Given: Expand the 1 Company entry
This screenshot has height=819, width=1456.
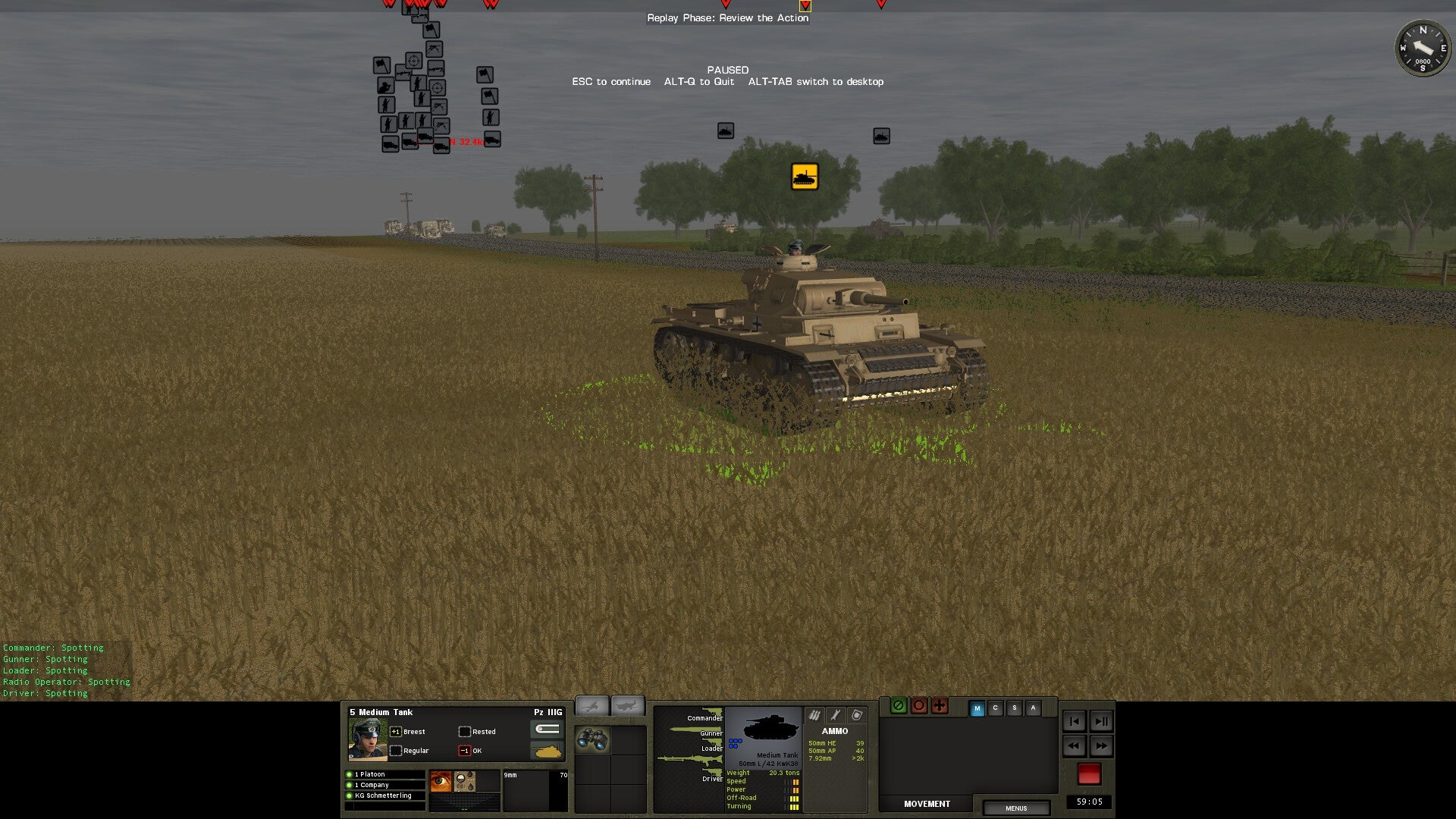Looking at the screenshot, I should point(372,785).
